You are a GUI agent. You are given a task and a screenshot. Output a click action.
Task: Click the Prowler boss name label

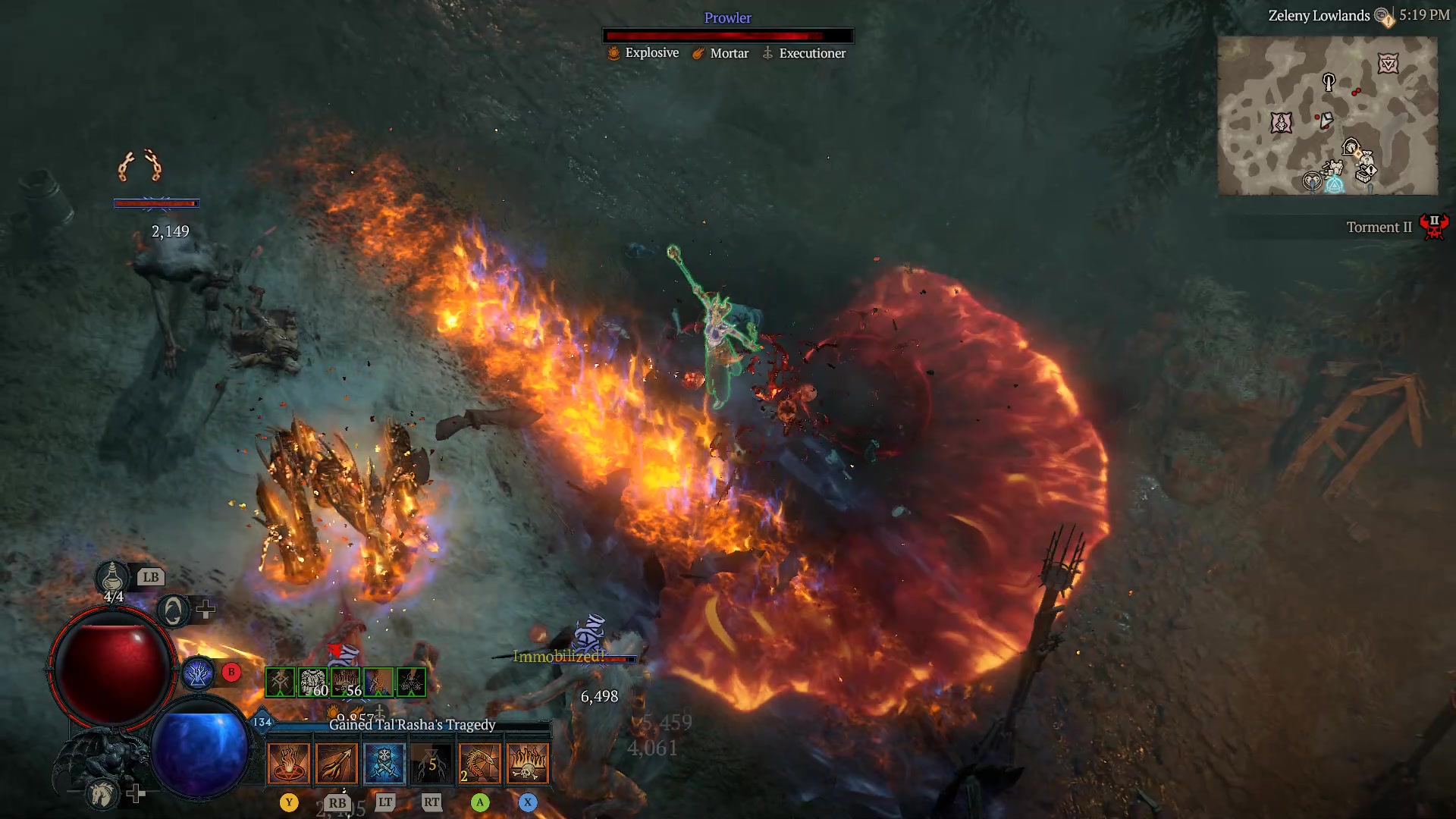(x=727, y=17)
